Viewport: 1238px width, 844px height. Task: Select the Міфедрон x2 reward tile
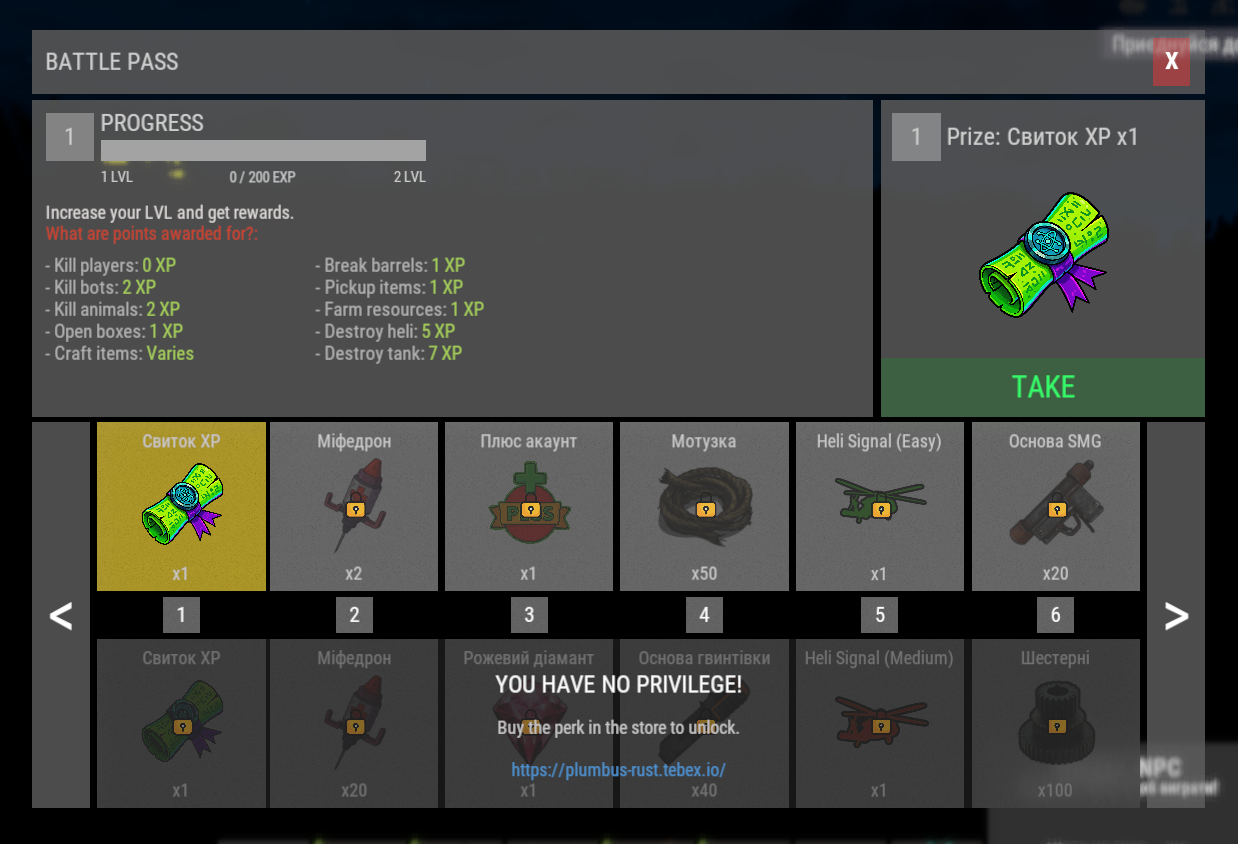pos(354,506)
